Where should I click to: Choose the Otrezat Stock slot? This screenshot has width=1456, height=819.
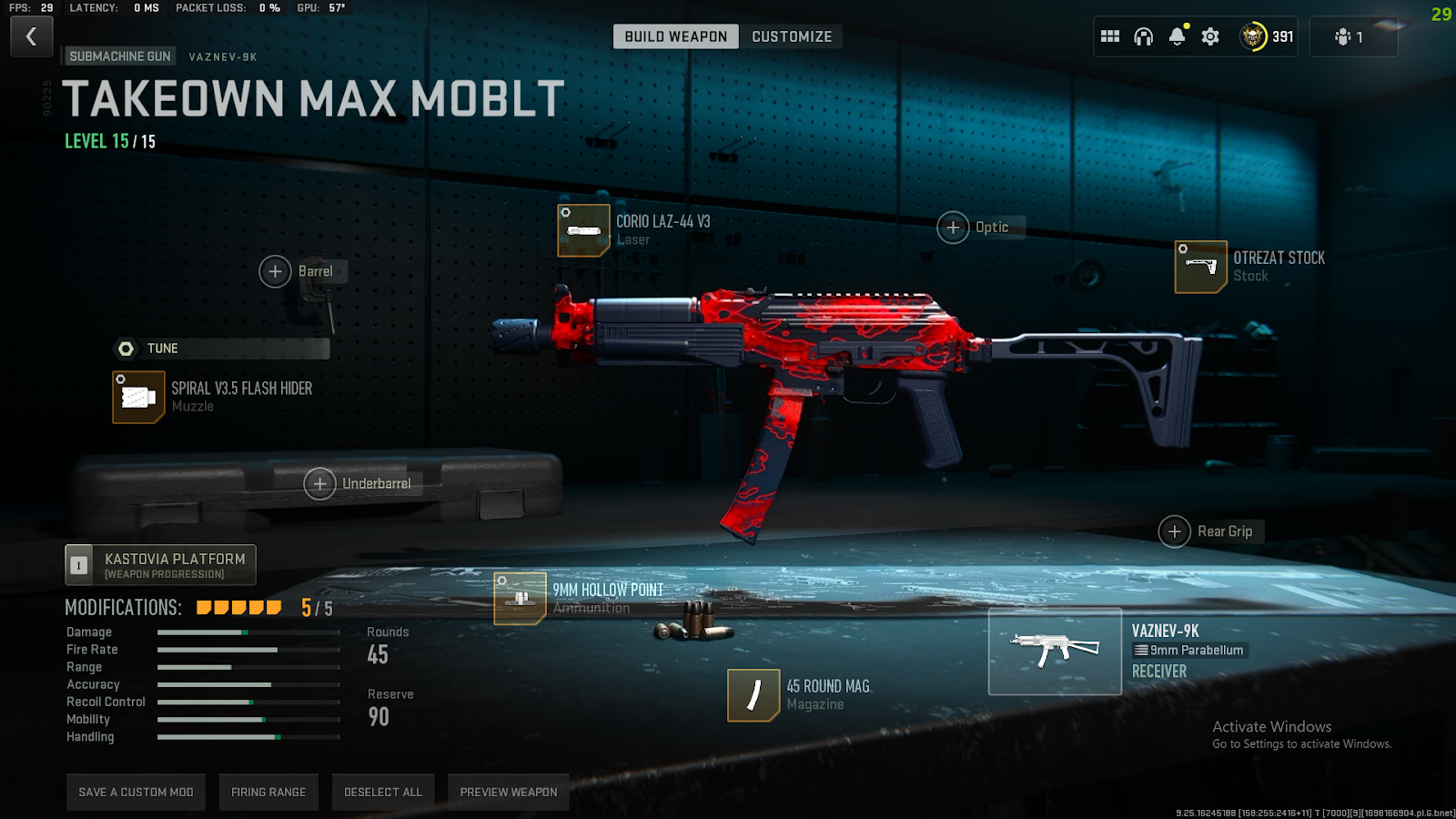pyautogui.click(x=1201, y=267)
